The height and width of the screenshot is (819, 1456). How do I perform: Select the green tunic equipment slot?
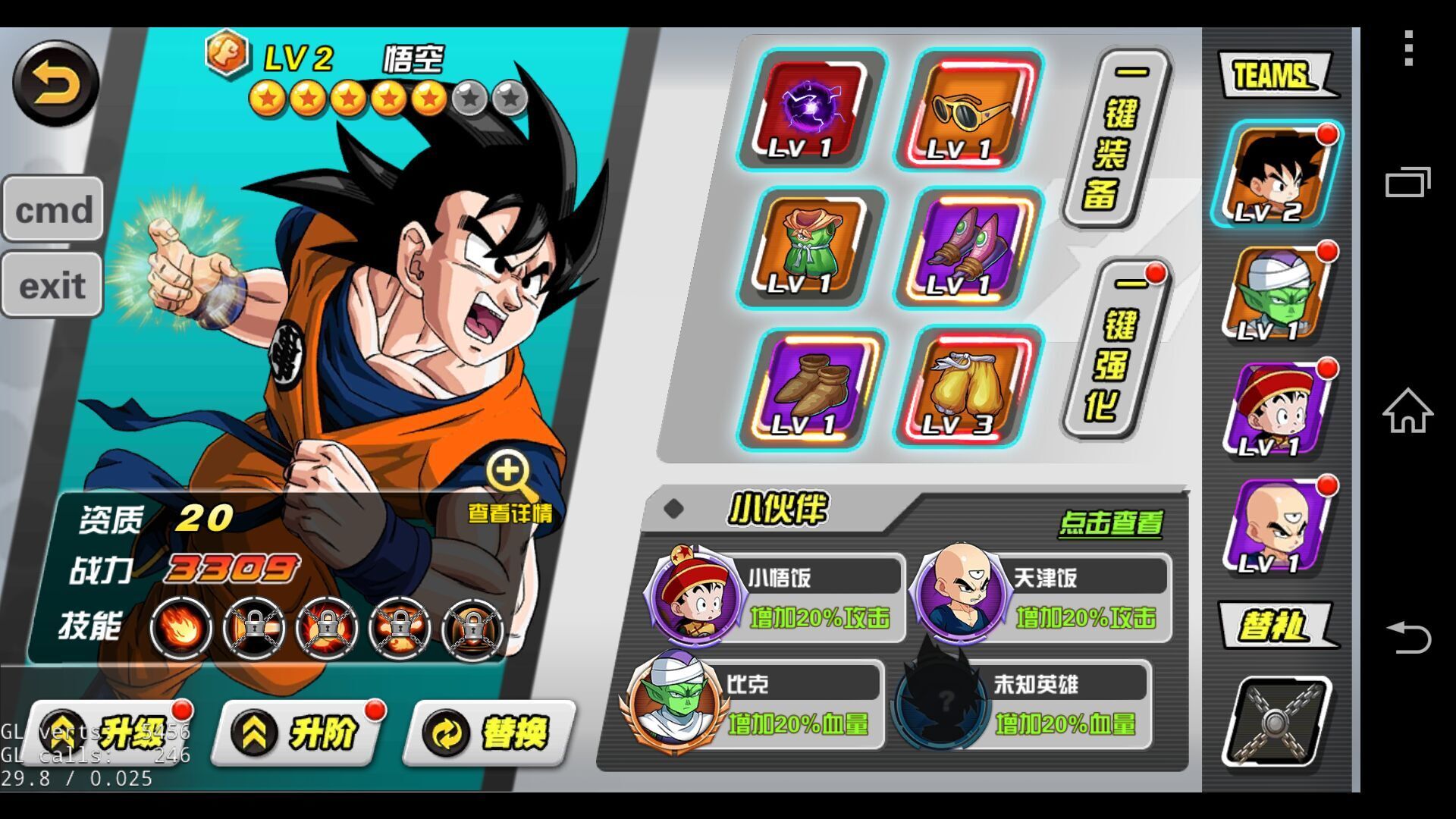tap(811, 247)
